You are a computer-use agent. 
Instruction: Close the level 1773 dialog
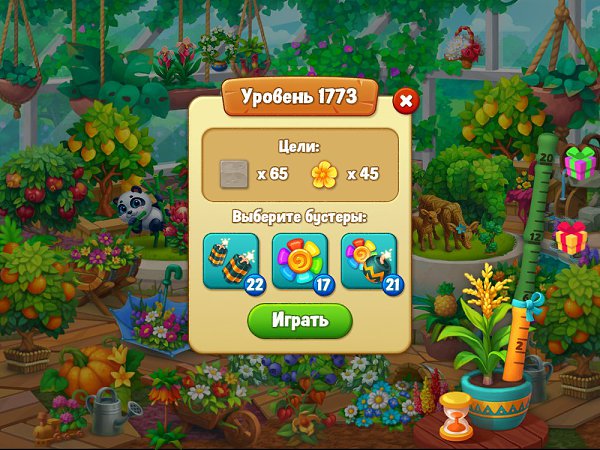click(405, 101)
